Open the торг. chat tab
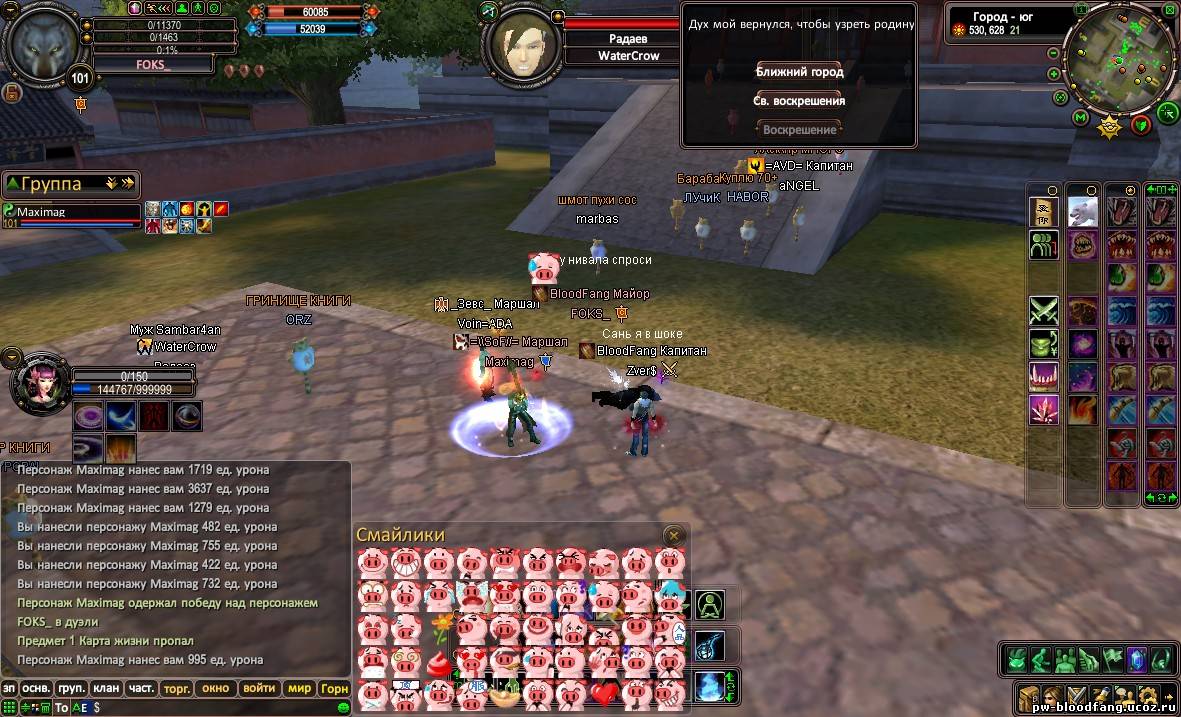Image resolution: width=1181 pixels, height=717 pixels. click(177, 688)
